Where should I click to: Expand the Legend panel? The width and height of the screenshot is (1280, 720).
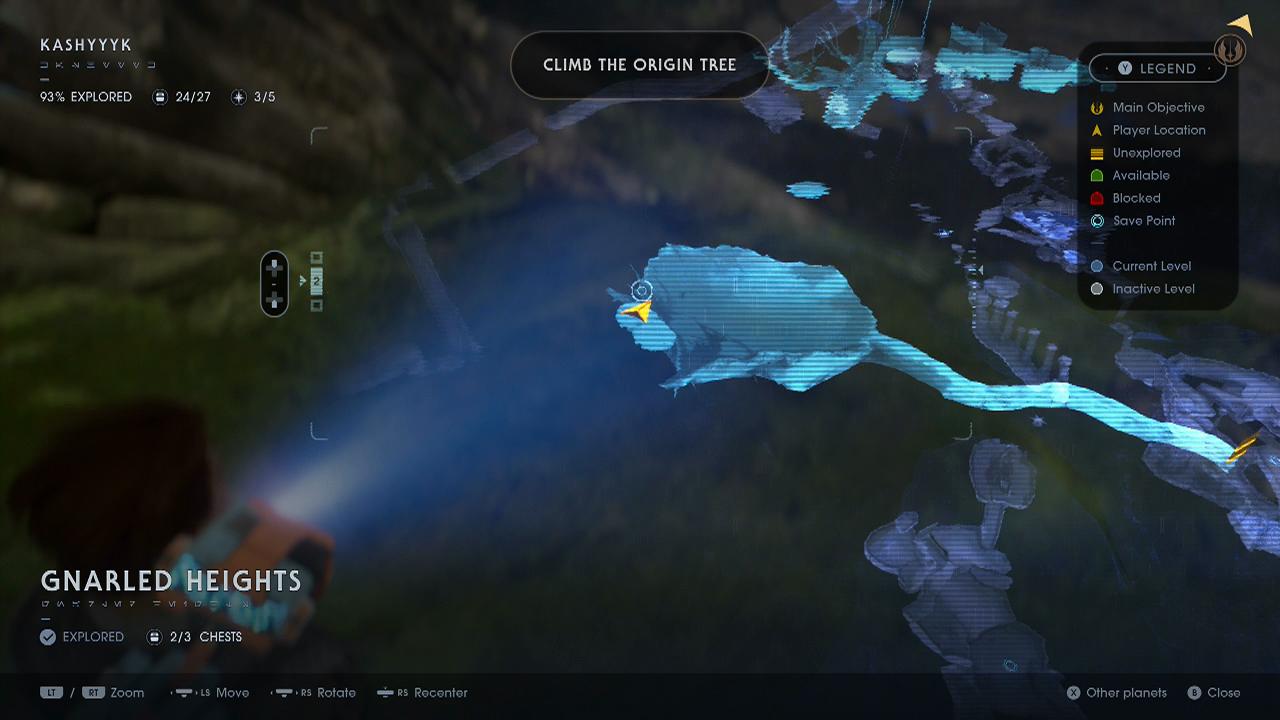point(1157,68)
